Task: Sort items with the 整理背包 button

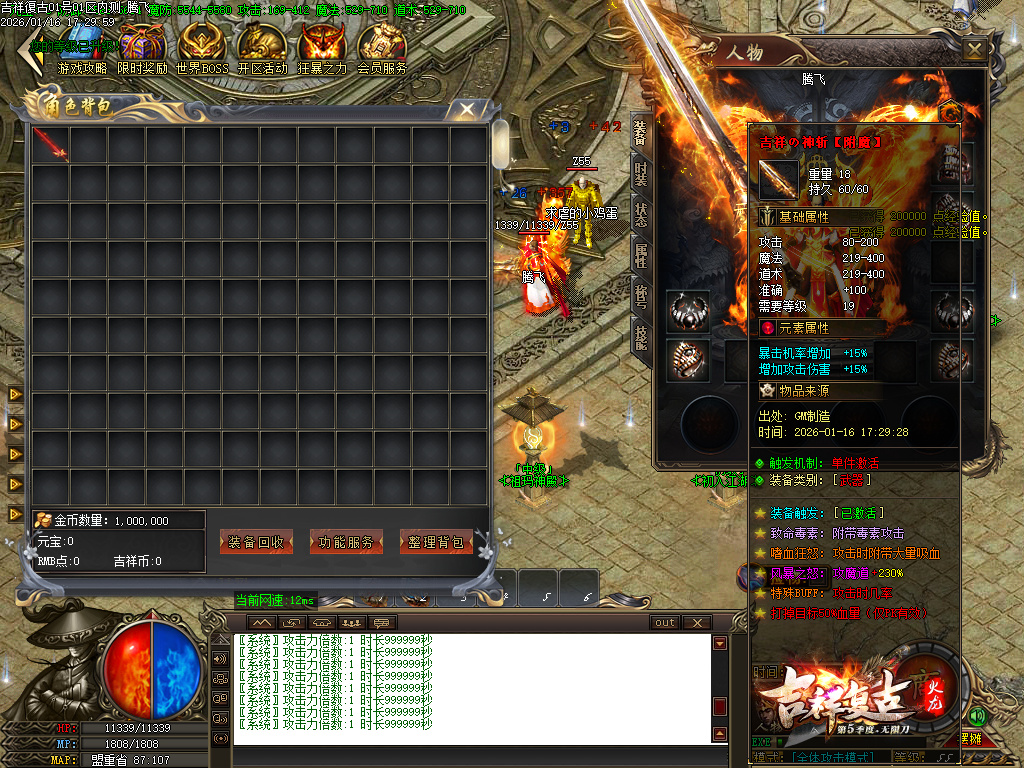Action: pos(436,542)
